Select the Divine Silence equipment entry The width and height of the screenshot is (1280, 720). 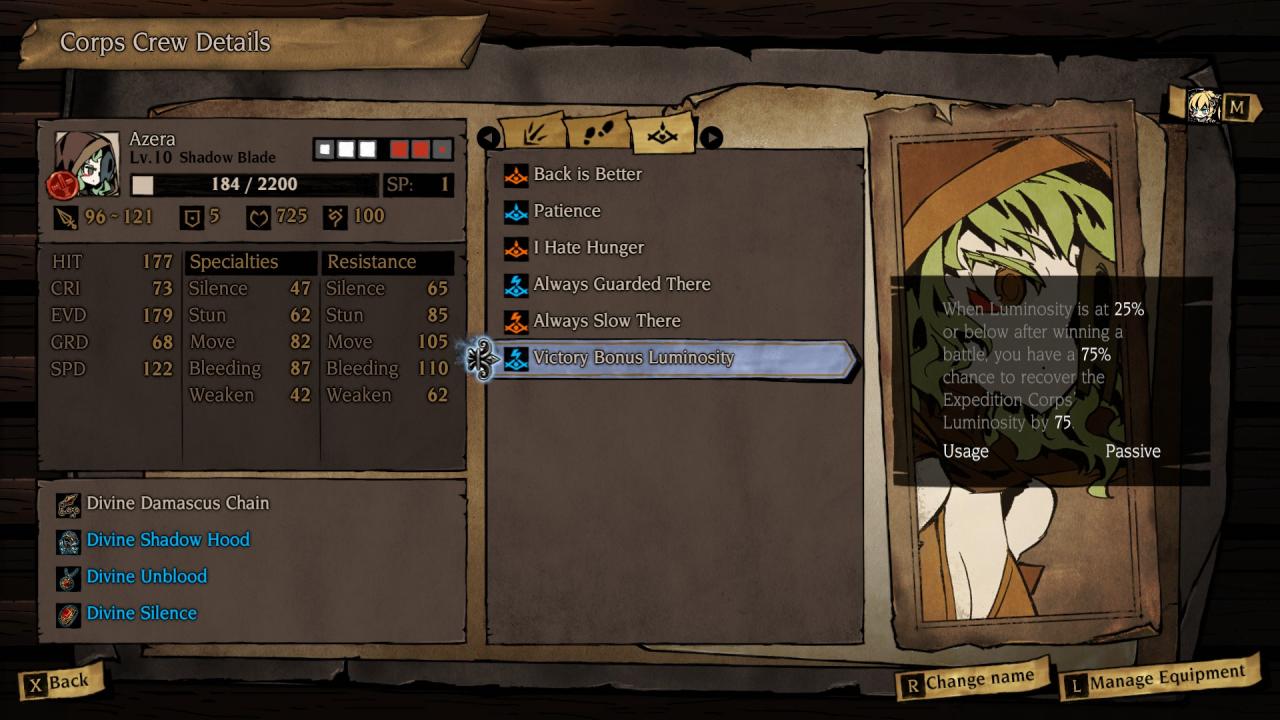[x=141, y=613]
